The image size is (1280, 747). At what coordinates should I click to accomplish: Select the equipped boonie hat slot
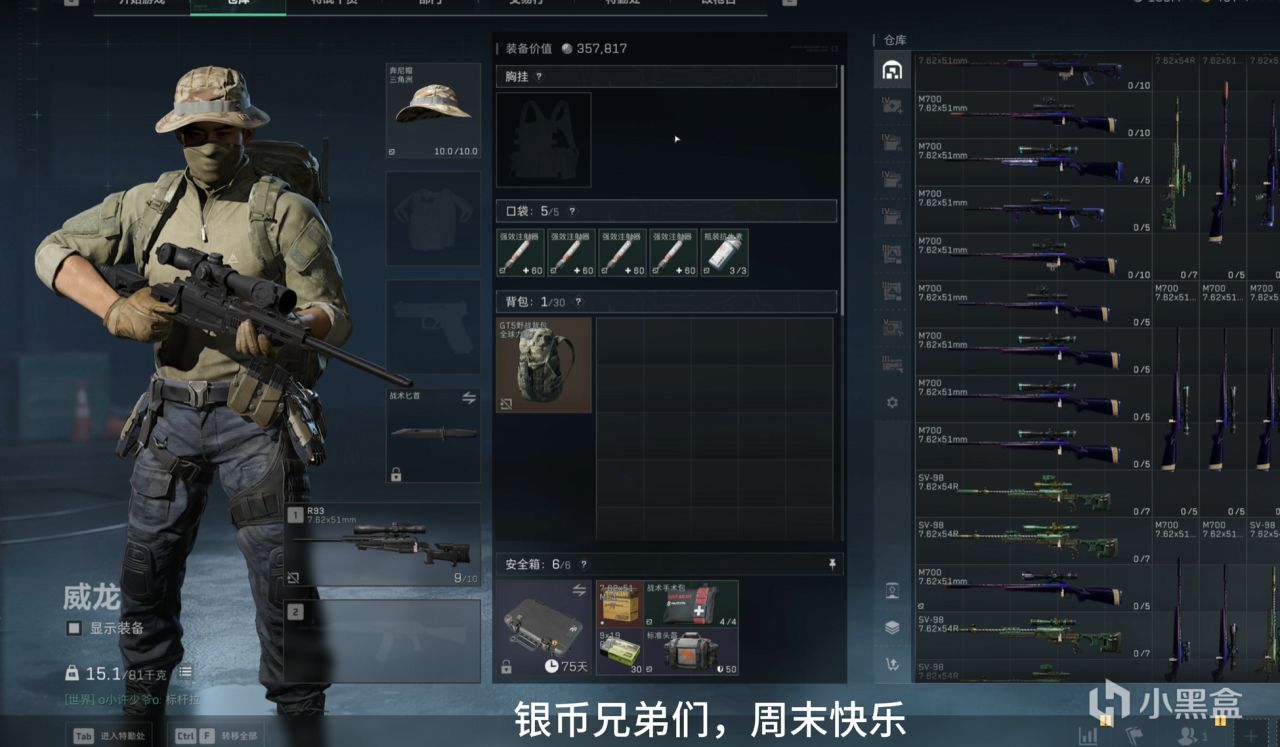point(433,110)
